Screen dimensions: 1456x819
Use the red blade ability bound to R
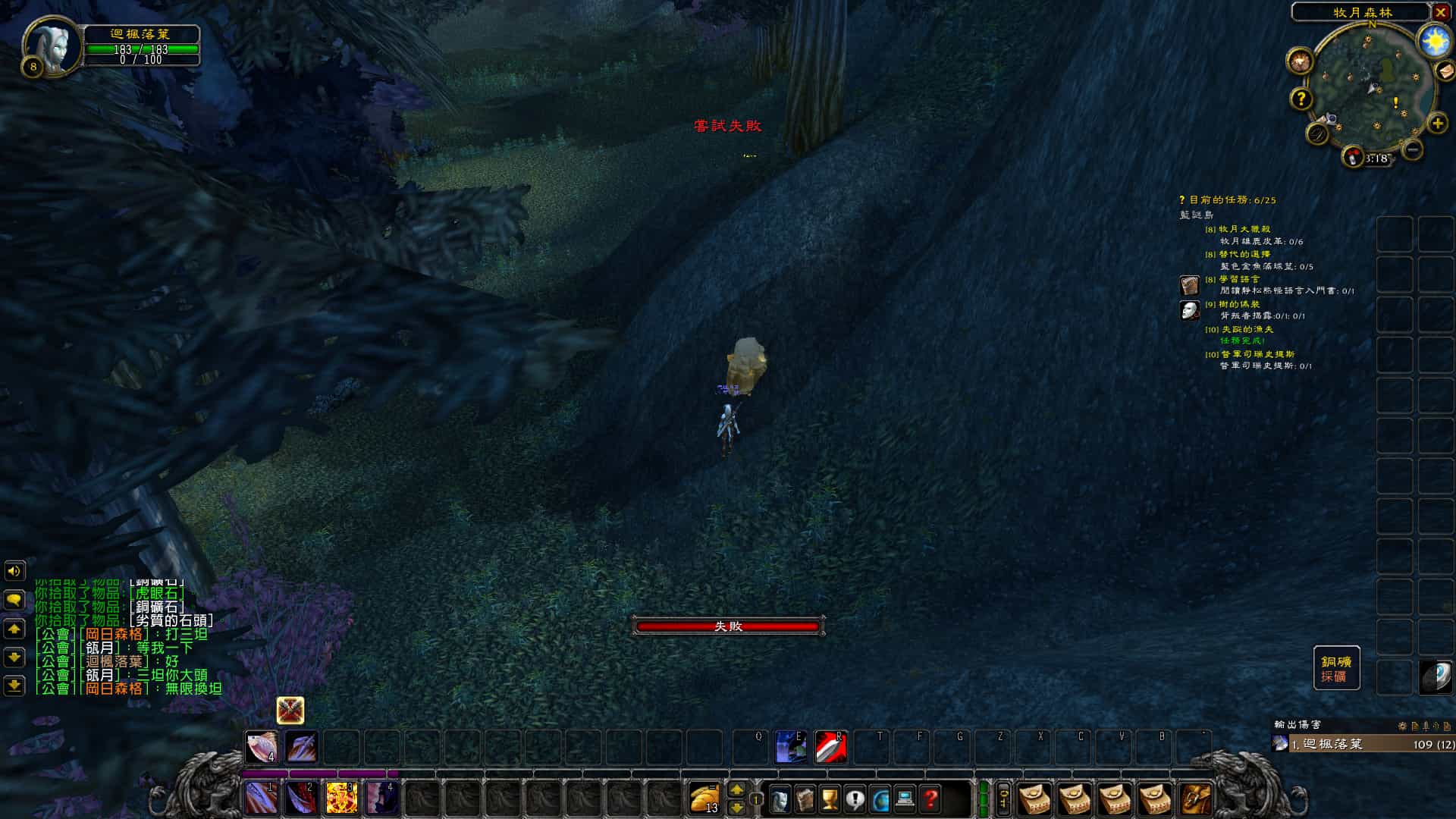(831, 748)
